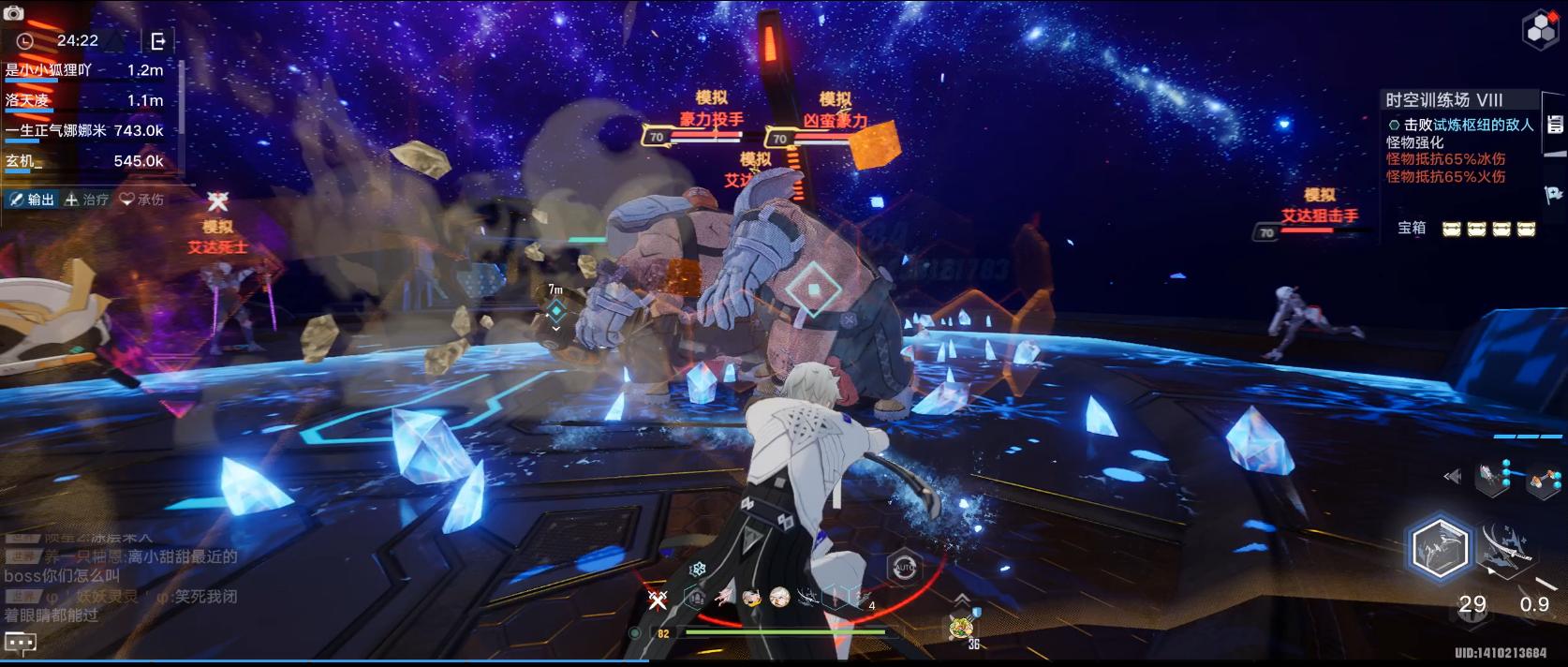Select the quest list side tab
The width and height of the screenshot is (1568, 667).
click(1556, 124)
